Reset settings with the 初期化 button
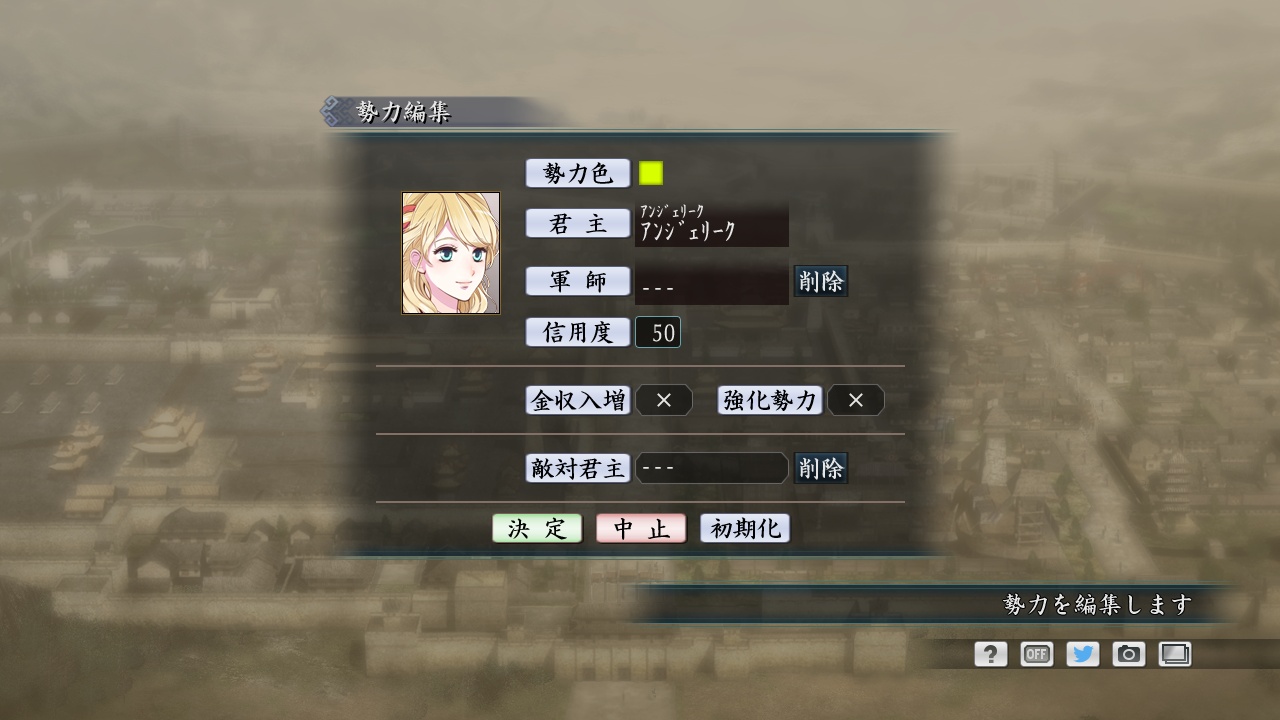Screen dimensions: 1280x720 tap(742, 528)
